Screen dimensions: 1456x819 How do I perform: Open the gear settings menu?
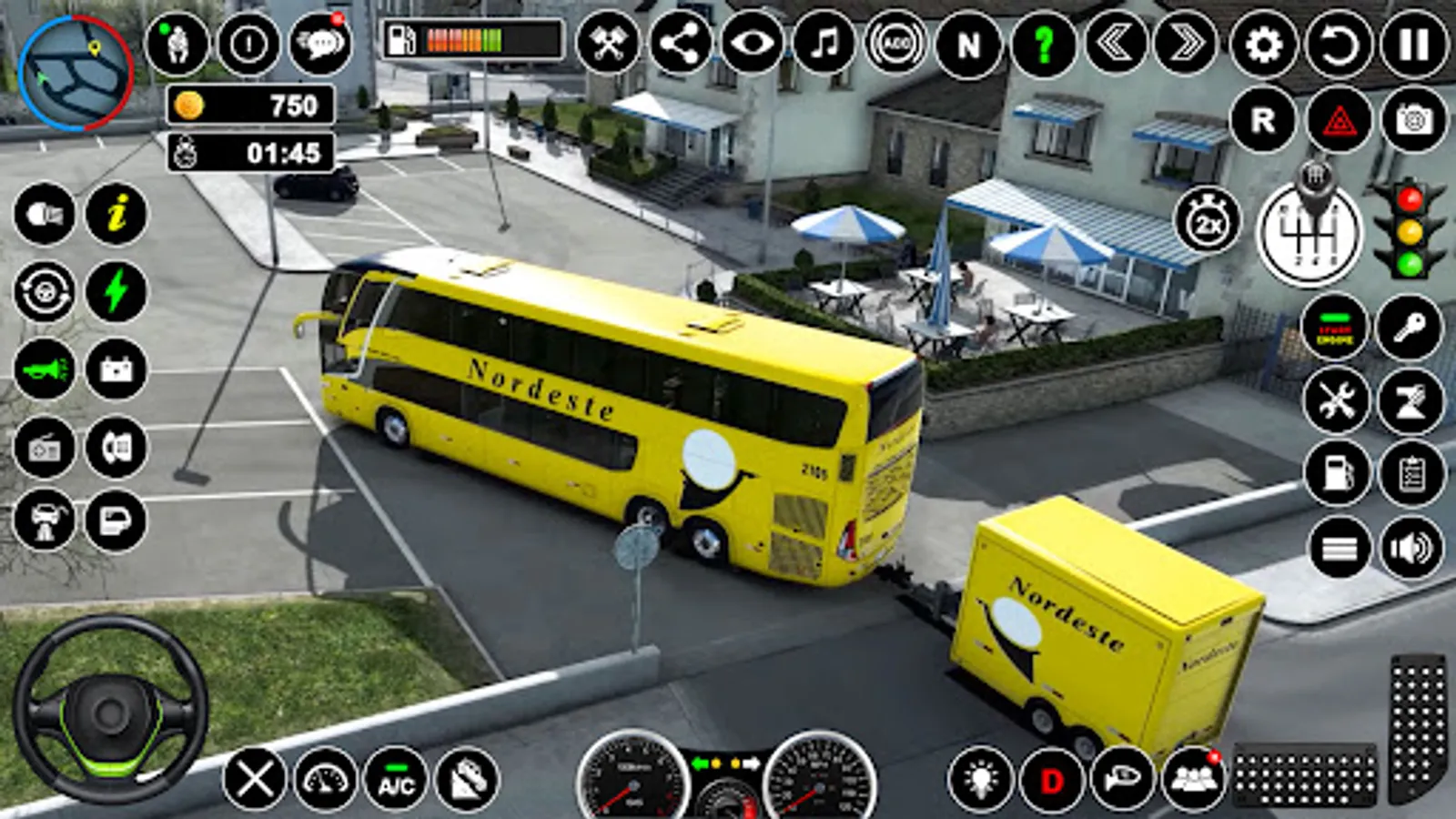pyautogui.click(x=1263, y=44)
